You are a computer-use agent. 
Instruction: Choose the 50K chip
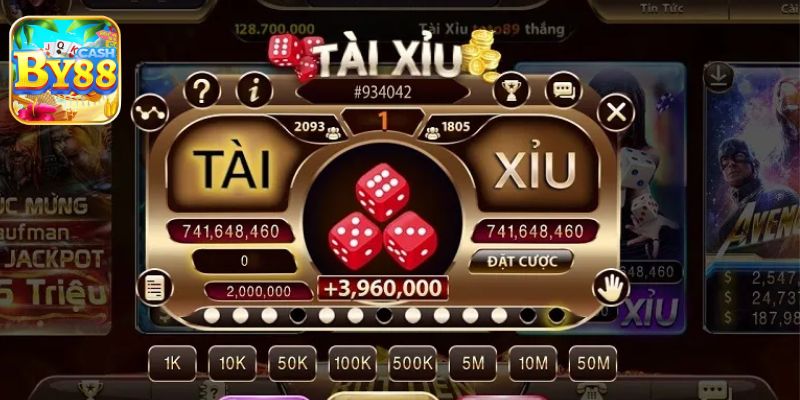tap(292, 363)
